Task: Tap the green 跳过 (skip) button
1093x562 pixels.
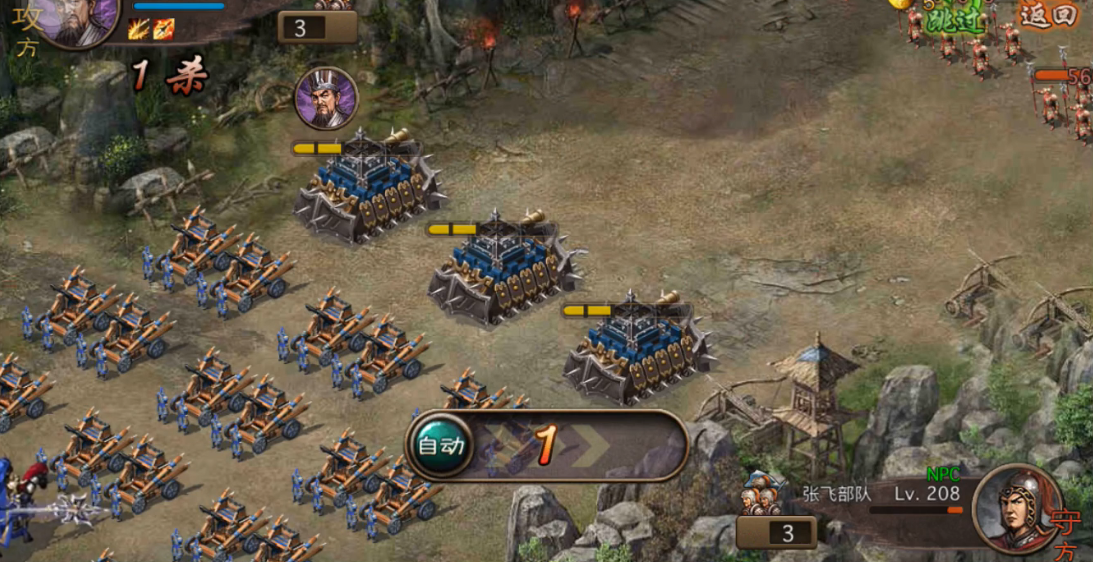Action: click(x=953, y=18)
